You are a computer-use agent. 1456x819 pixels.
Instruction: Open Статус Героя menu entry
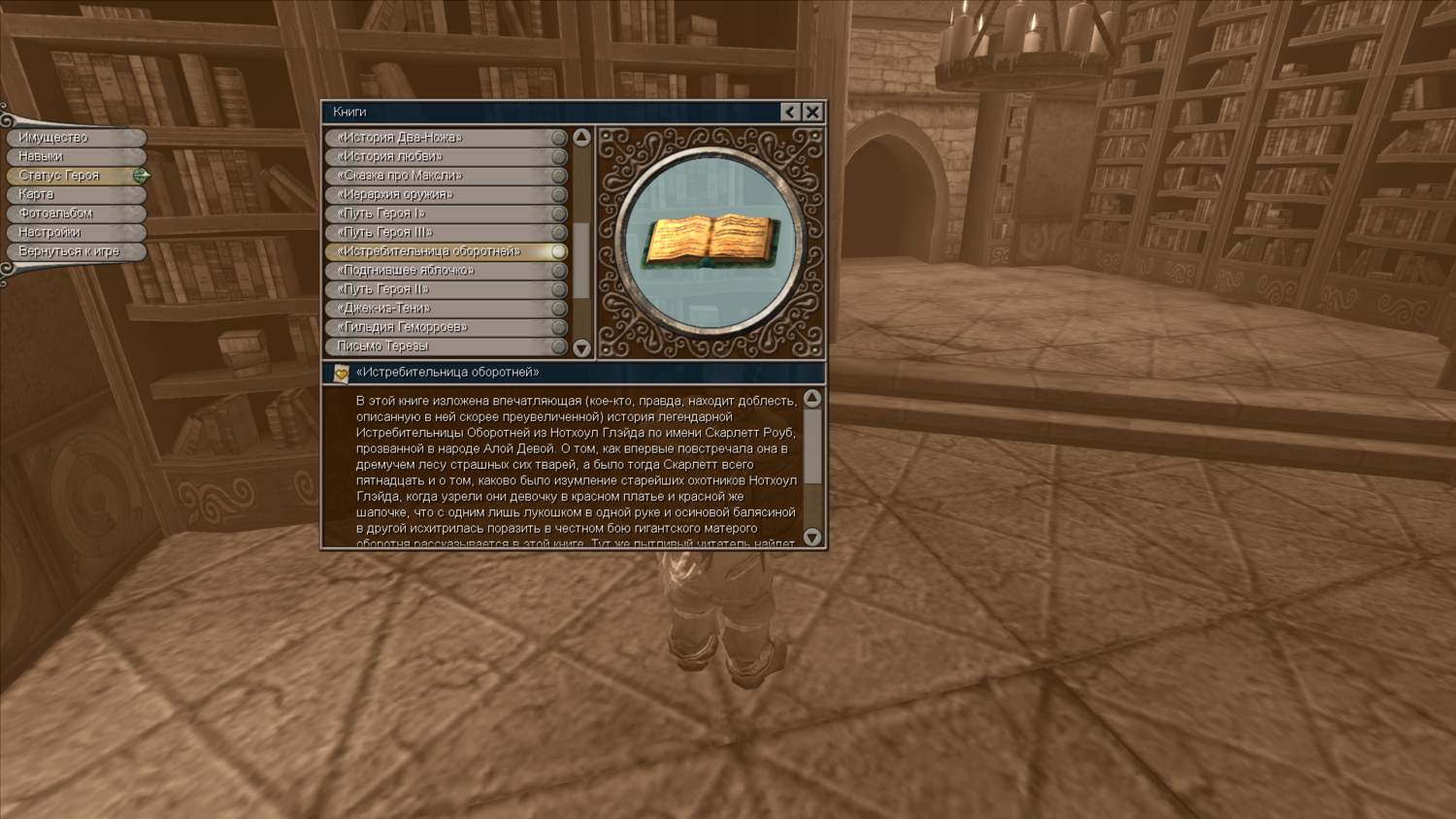click(x=75, y=176)
